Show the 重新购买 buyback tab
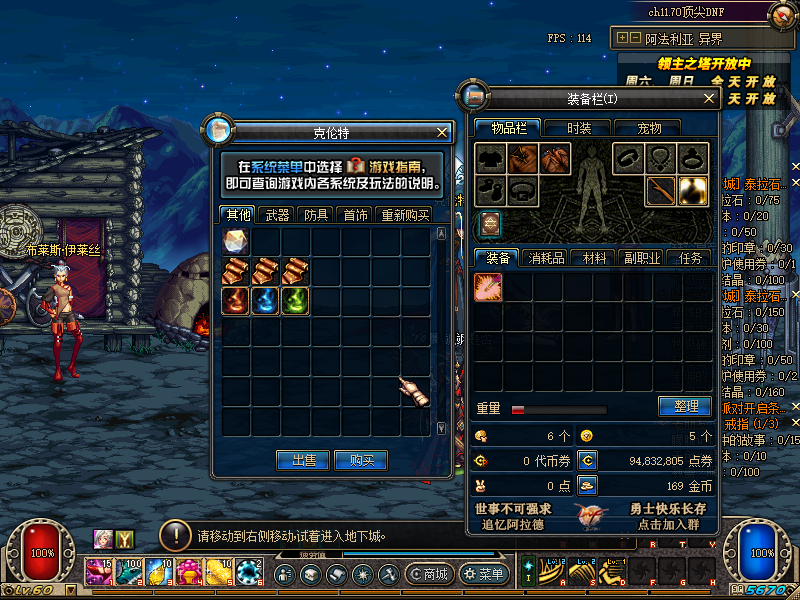Image resolution: width=800 pixels, height=600 pixels. [405, 215]
